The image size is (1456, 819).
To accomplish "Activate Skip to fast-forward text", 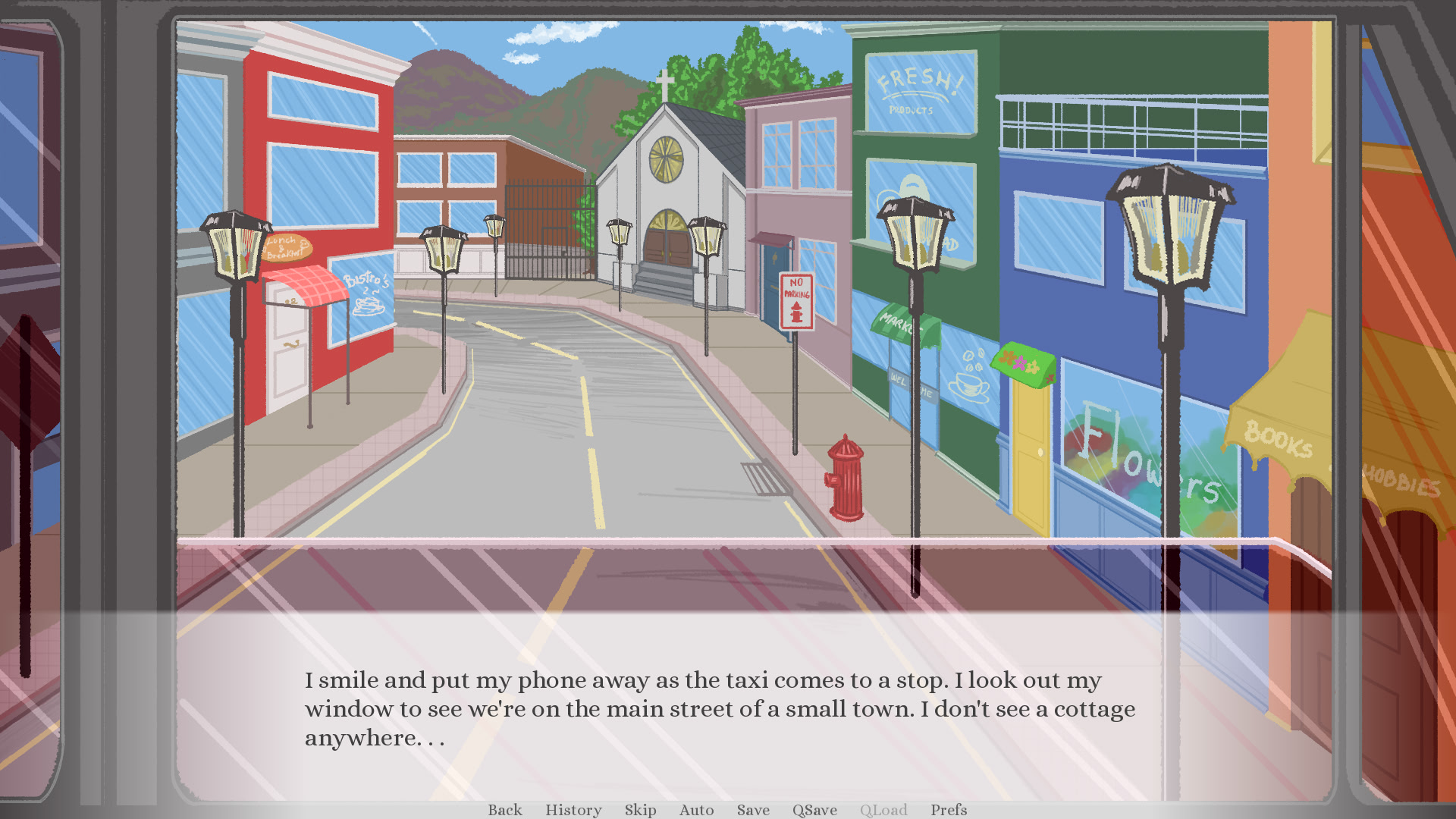I will click(x=641, y=810).
